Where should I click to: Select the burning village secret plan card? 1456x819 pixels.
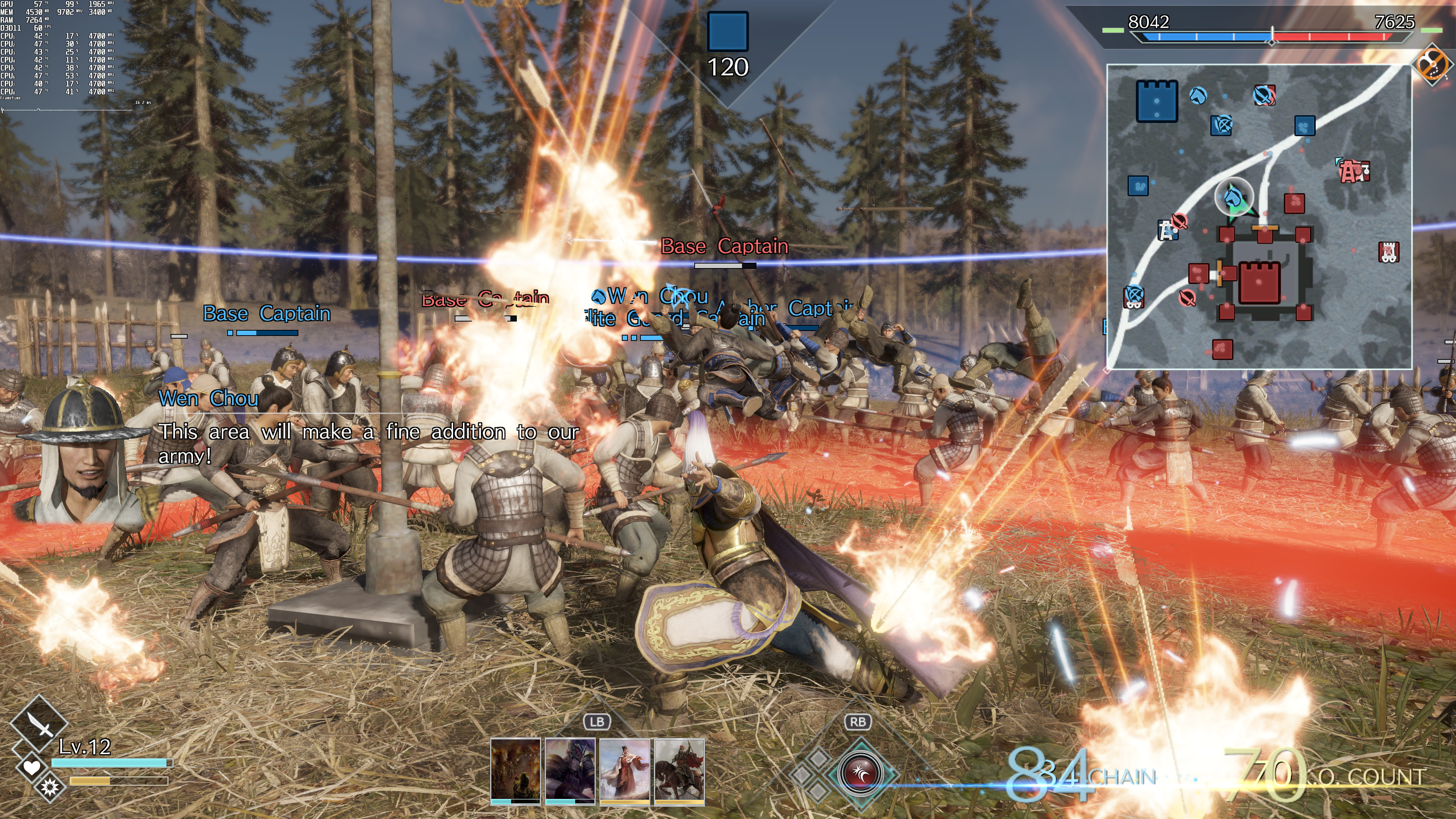coord(515,770)
